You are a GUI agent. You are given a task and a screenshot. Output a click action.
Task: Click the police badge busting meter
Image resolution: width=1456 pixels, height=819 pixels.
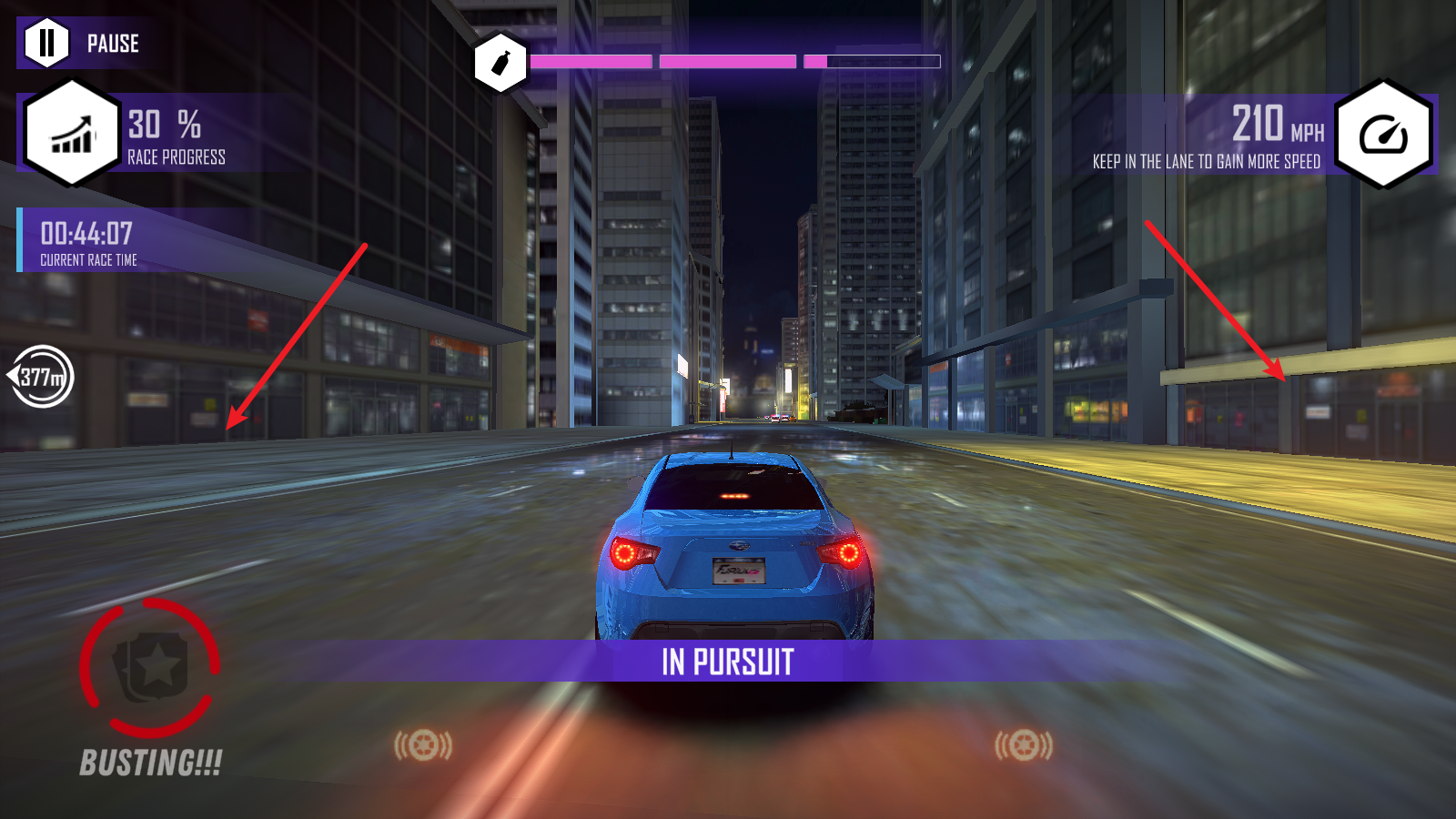click(150, 668)
